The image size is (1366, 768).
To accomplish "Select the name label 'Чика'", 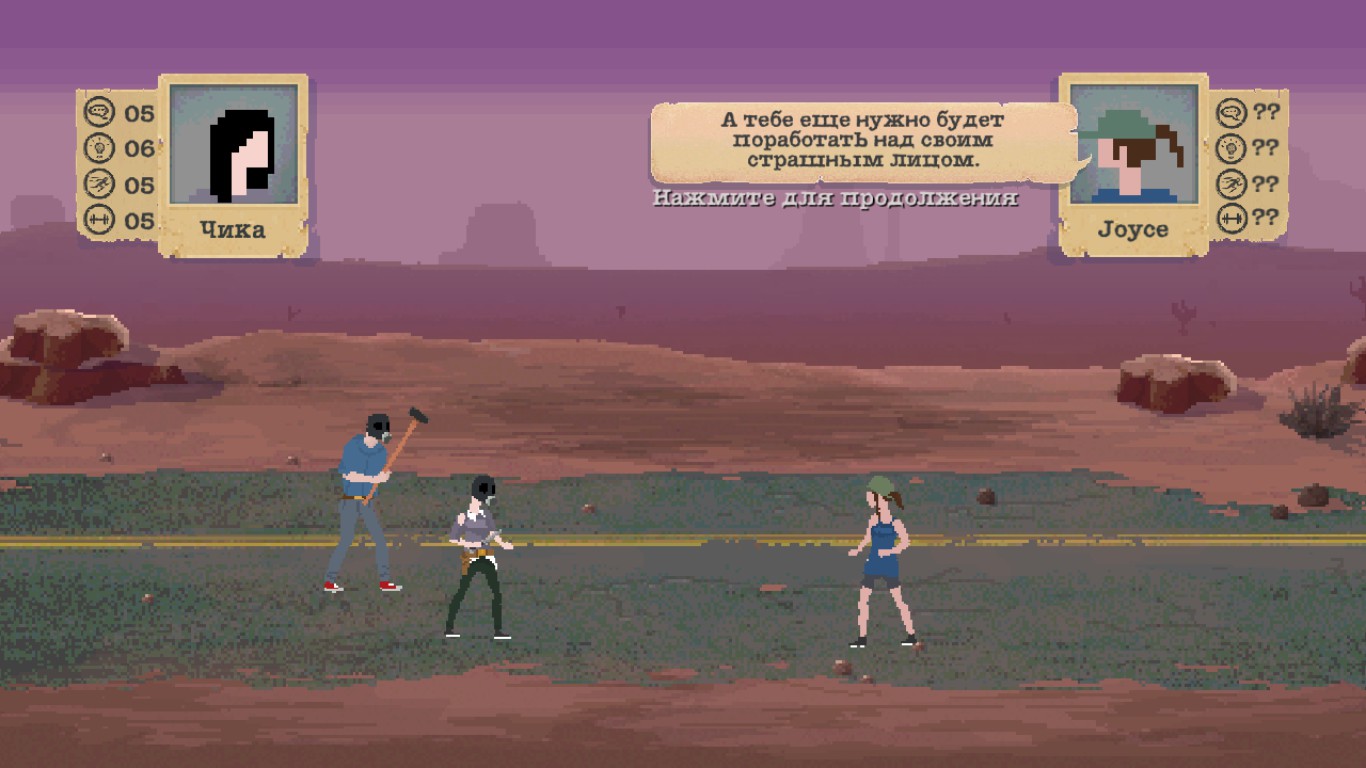I will pos(232,230).
